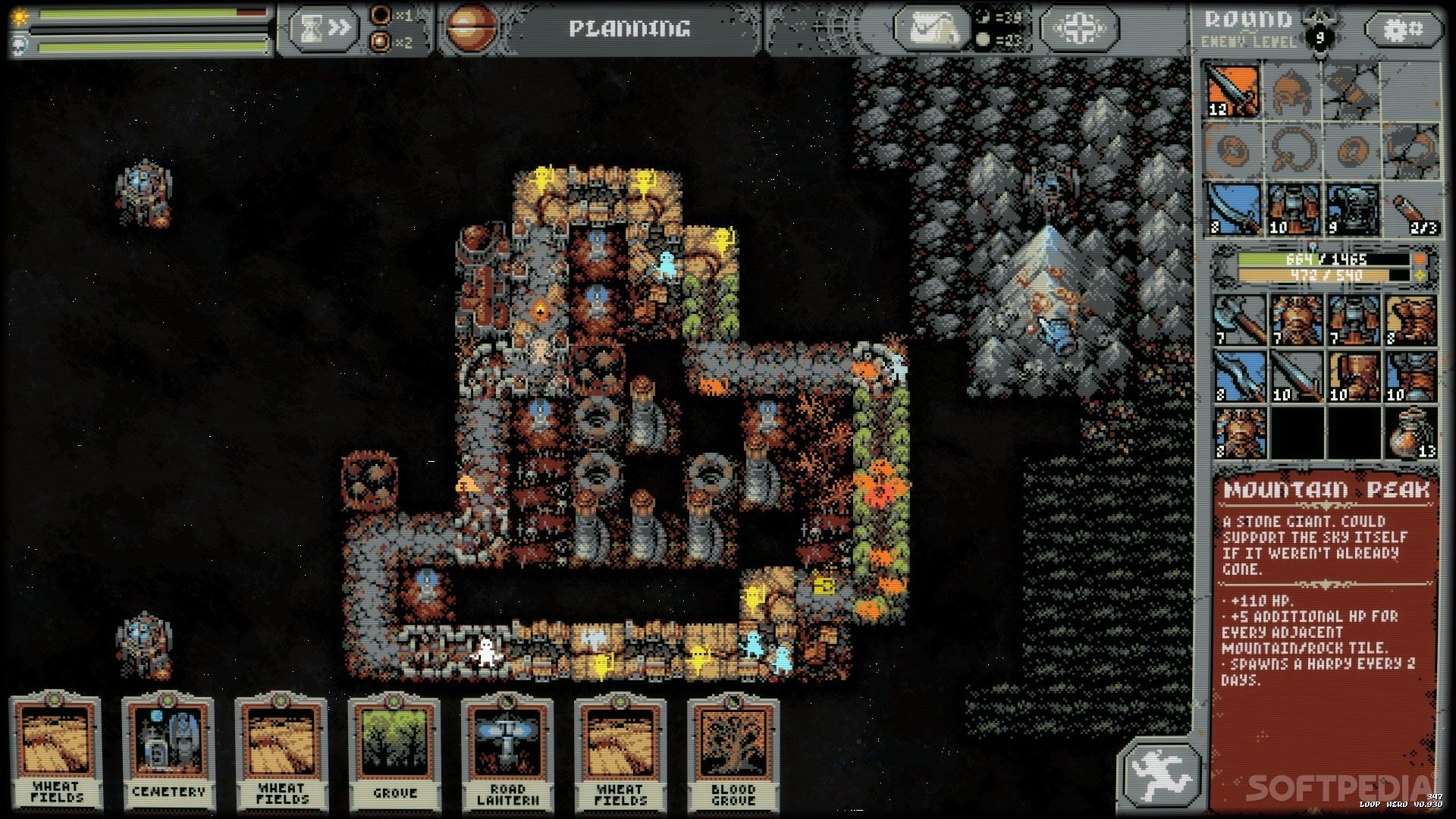This screenshot has height=819, width=1456.
Task: Open the settings gear menu
Action: (x=1404, y=30)
